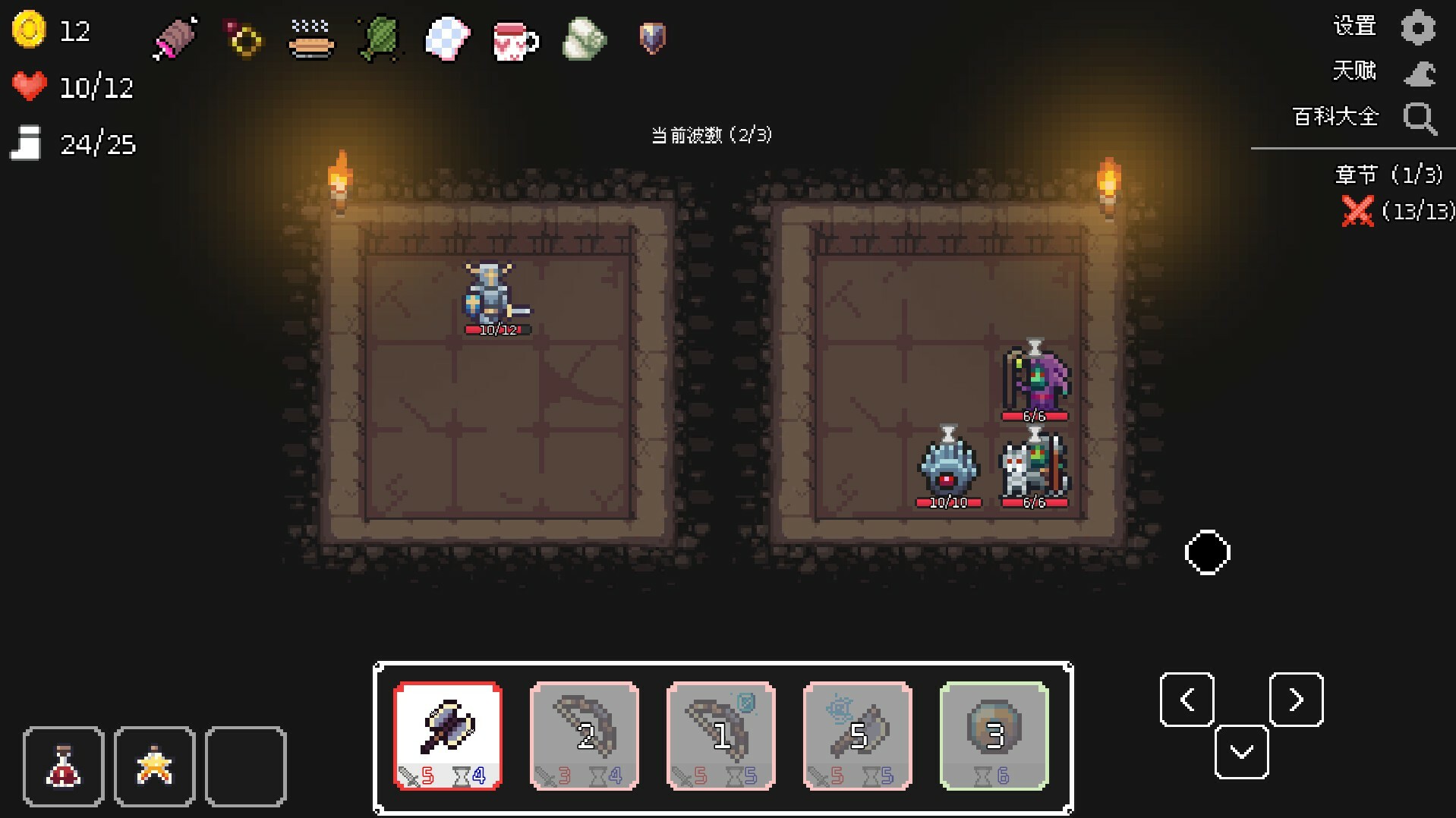The width and height of the screenshot is (1456, 818).
Task: Click the crossed swords chapter progress icon
Action: coord(1359,212)
